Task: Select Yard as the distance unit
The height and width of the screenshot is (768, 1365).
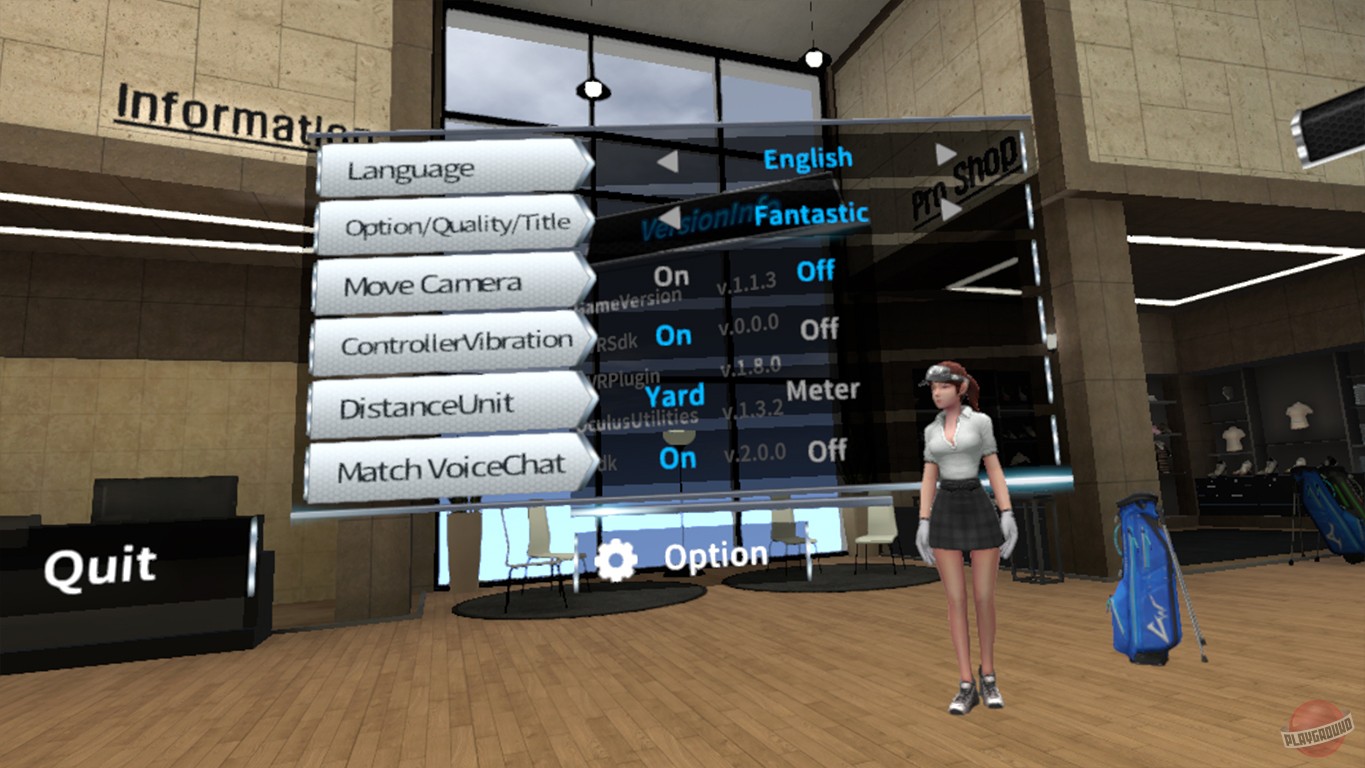Action: [674, 395]
